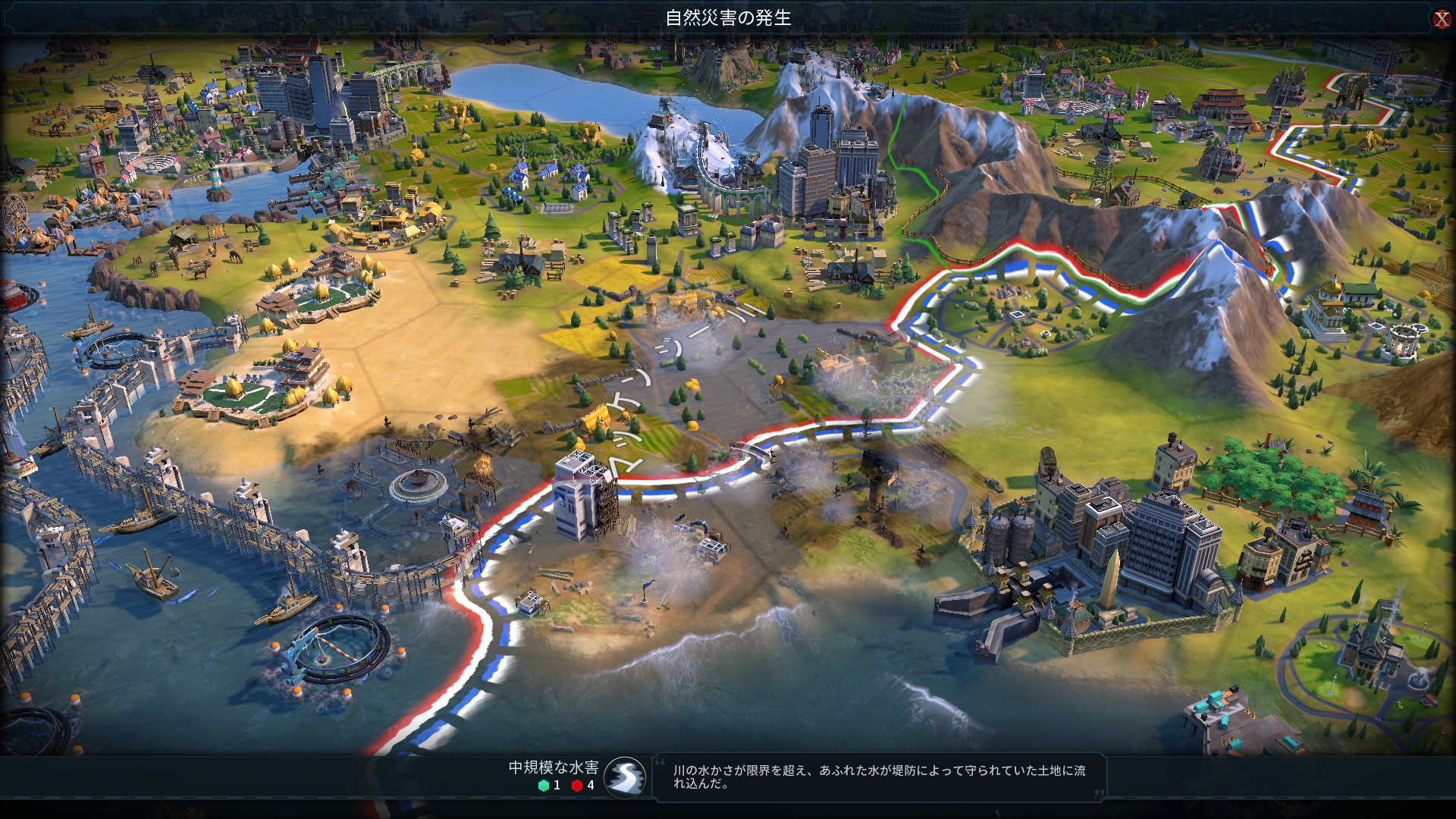The image size is (1456, 819).
Task: Click the flood disaster icon
Action: pyautogui.click(x=626, y=777)
